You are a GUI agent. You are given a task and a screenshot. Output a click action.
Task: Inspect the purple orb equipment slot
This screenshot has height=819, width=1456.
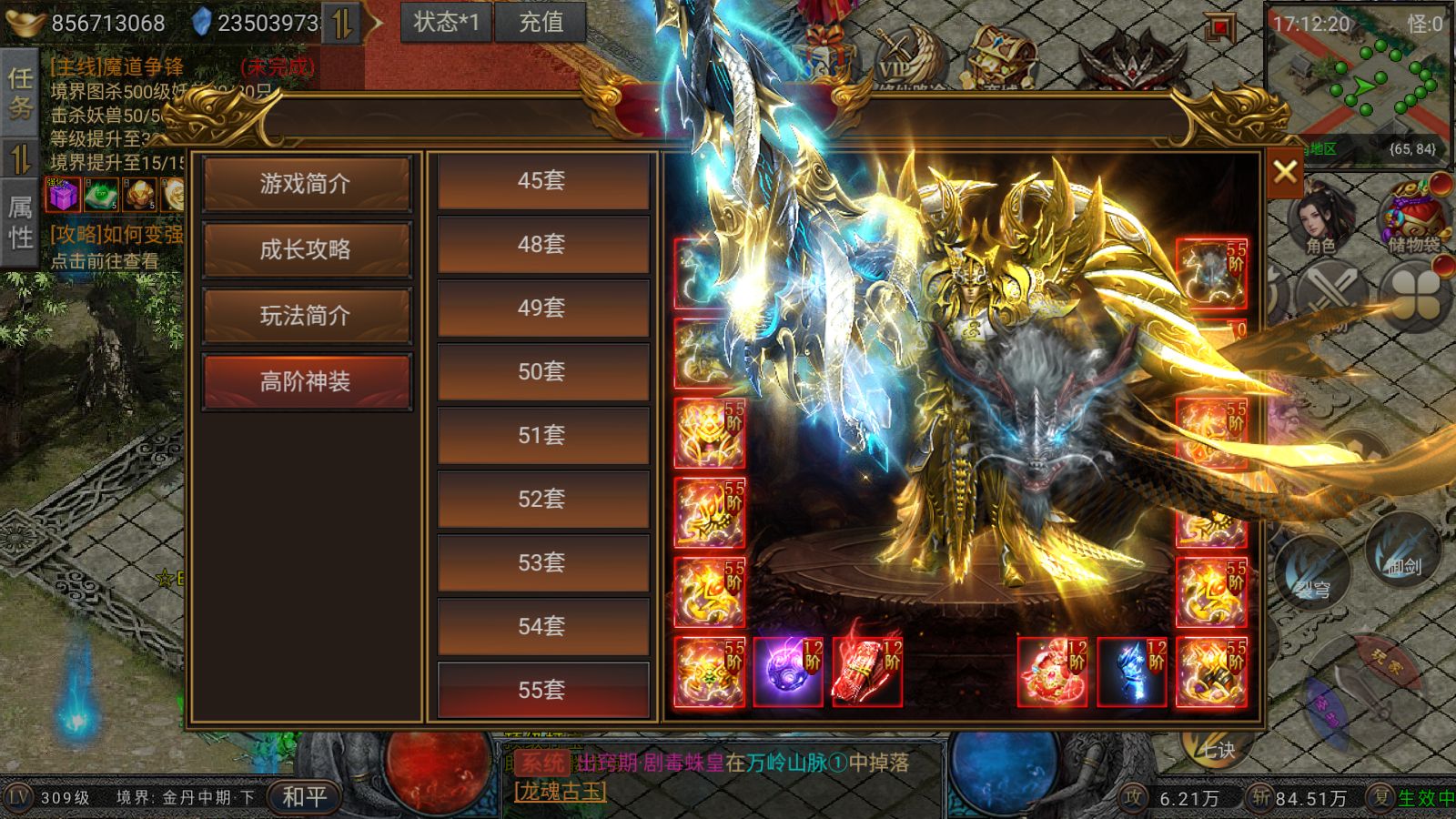click(788, 673)
